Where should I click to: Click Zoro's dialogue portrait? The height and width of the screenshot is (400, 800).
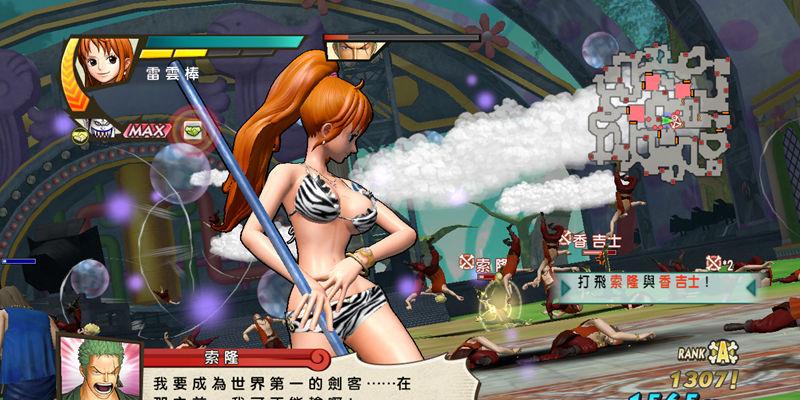pyautogui.click(x=96, y=367)
